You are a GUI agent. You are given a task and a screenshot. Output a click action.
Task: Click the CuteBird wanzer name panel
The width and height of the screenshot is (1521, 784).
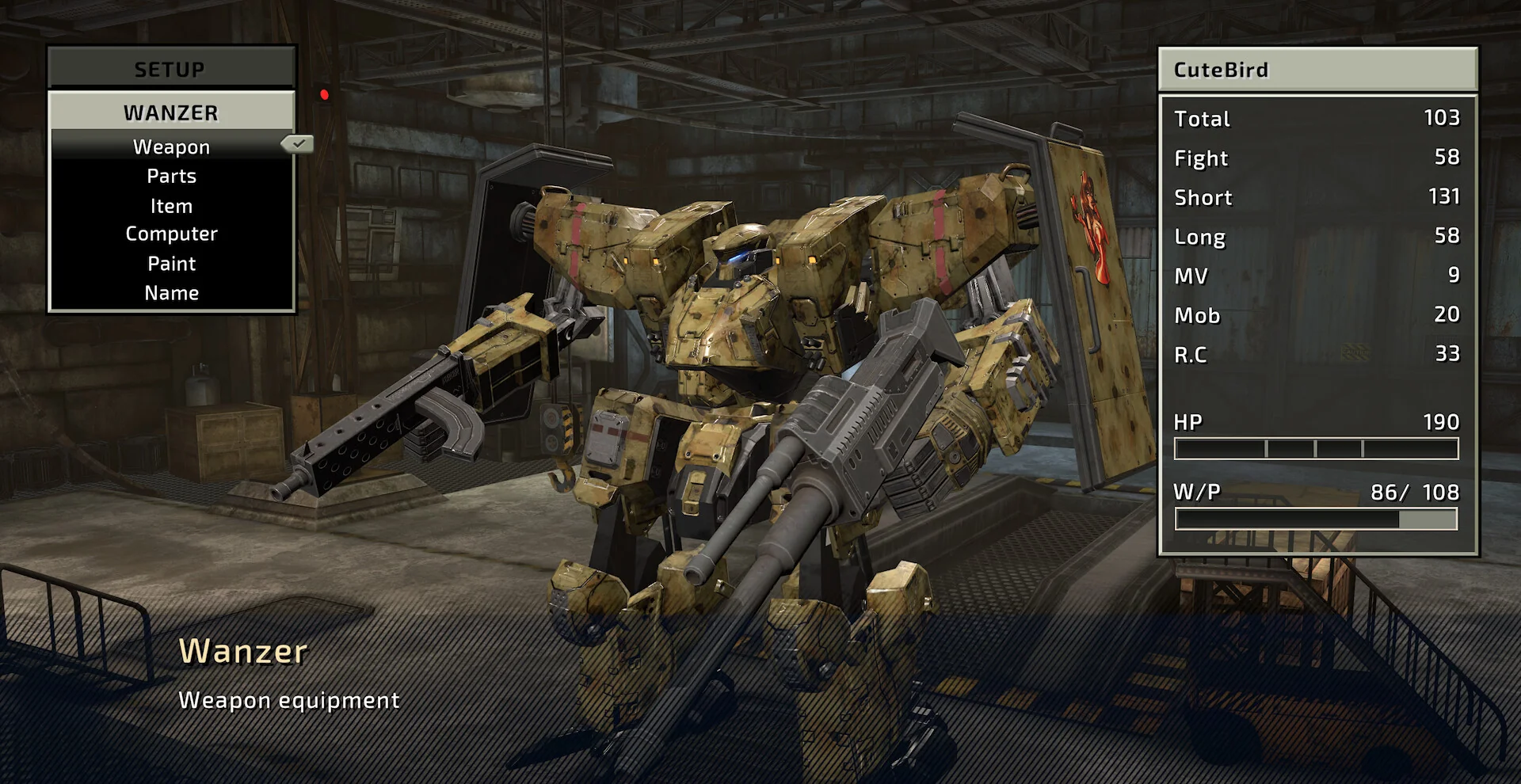coord(1317,70)
